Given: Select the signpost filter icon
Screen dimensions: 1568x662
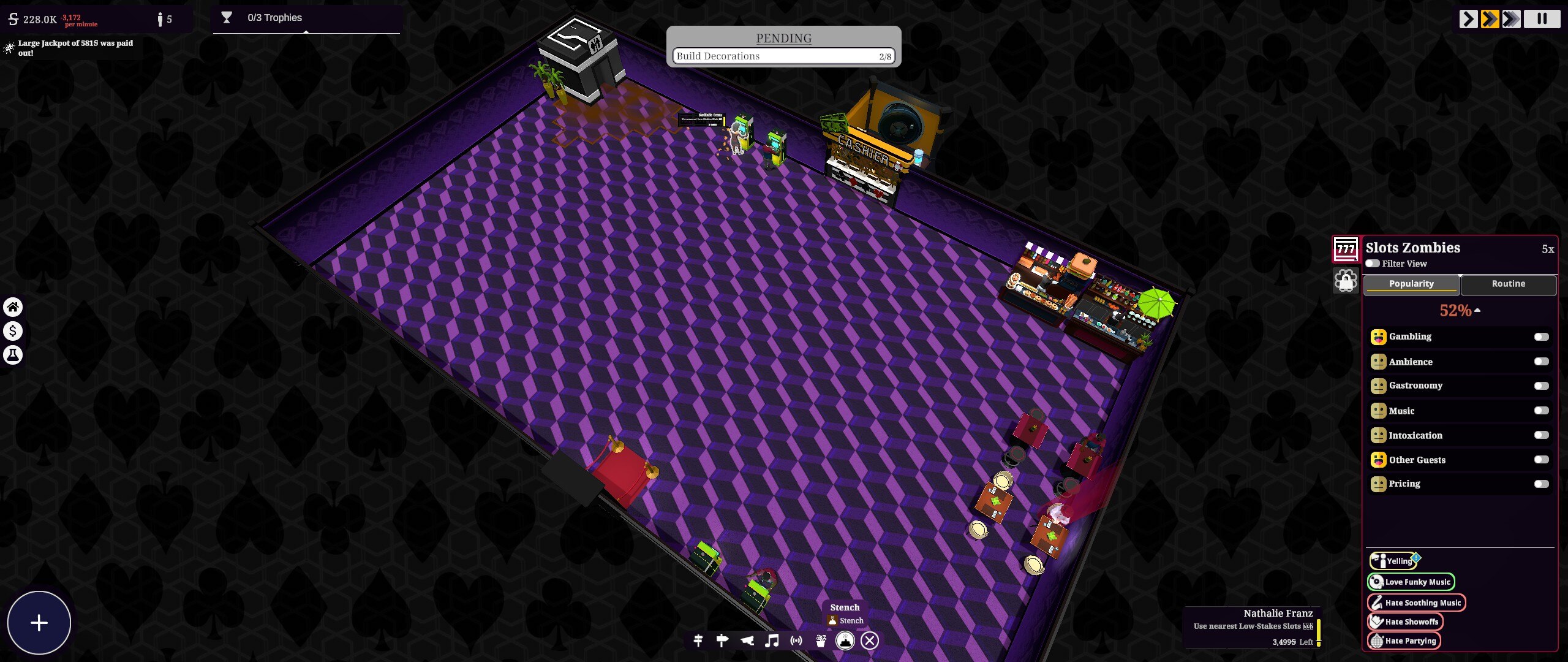Looking at the screenshot, I should click(x=723, y=640).
